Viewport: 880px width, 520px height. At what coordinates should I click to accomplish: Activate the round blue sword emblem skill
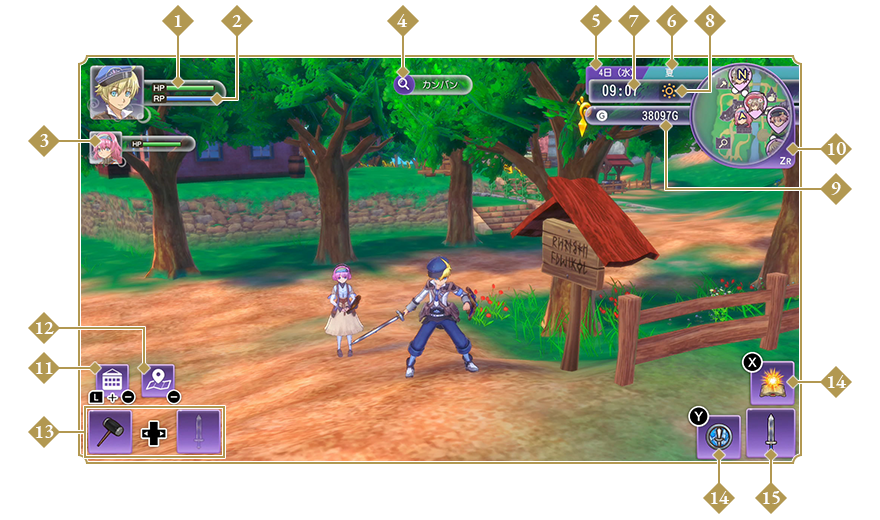pyautogui.click(x=719, y=437)
